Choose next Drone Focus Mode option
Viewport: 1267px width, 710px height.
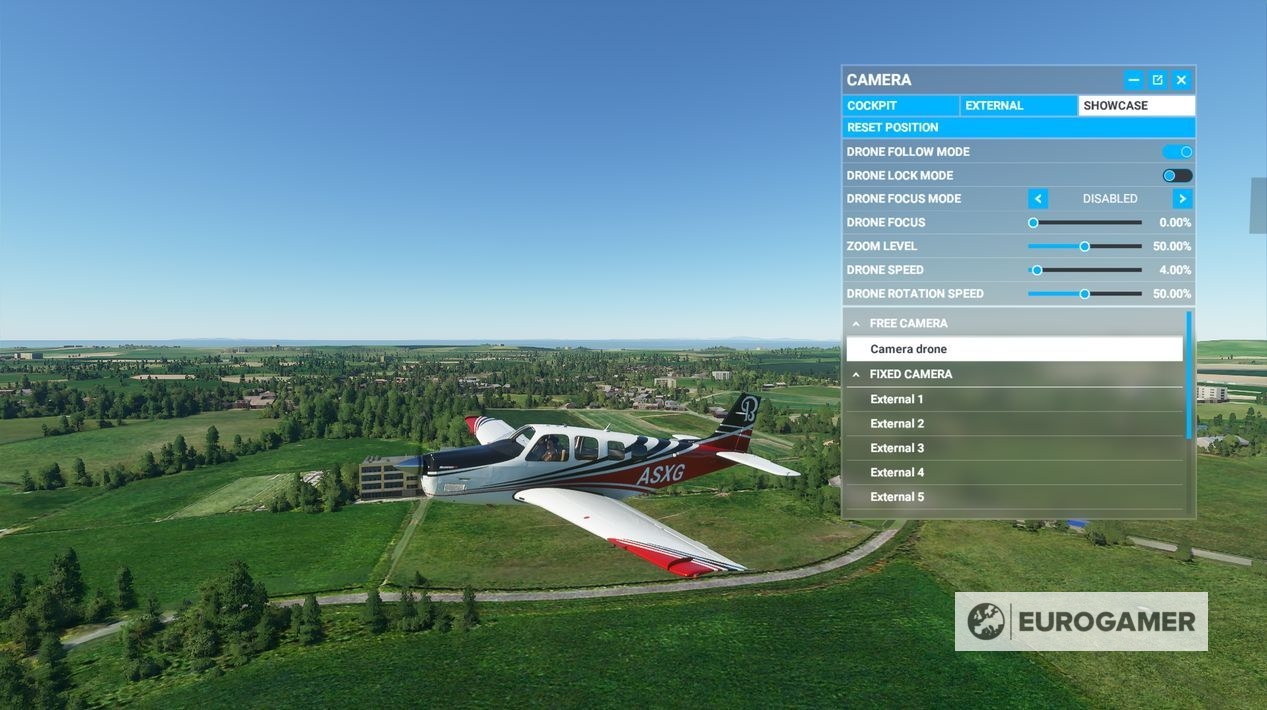tap(1182, 199)
